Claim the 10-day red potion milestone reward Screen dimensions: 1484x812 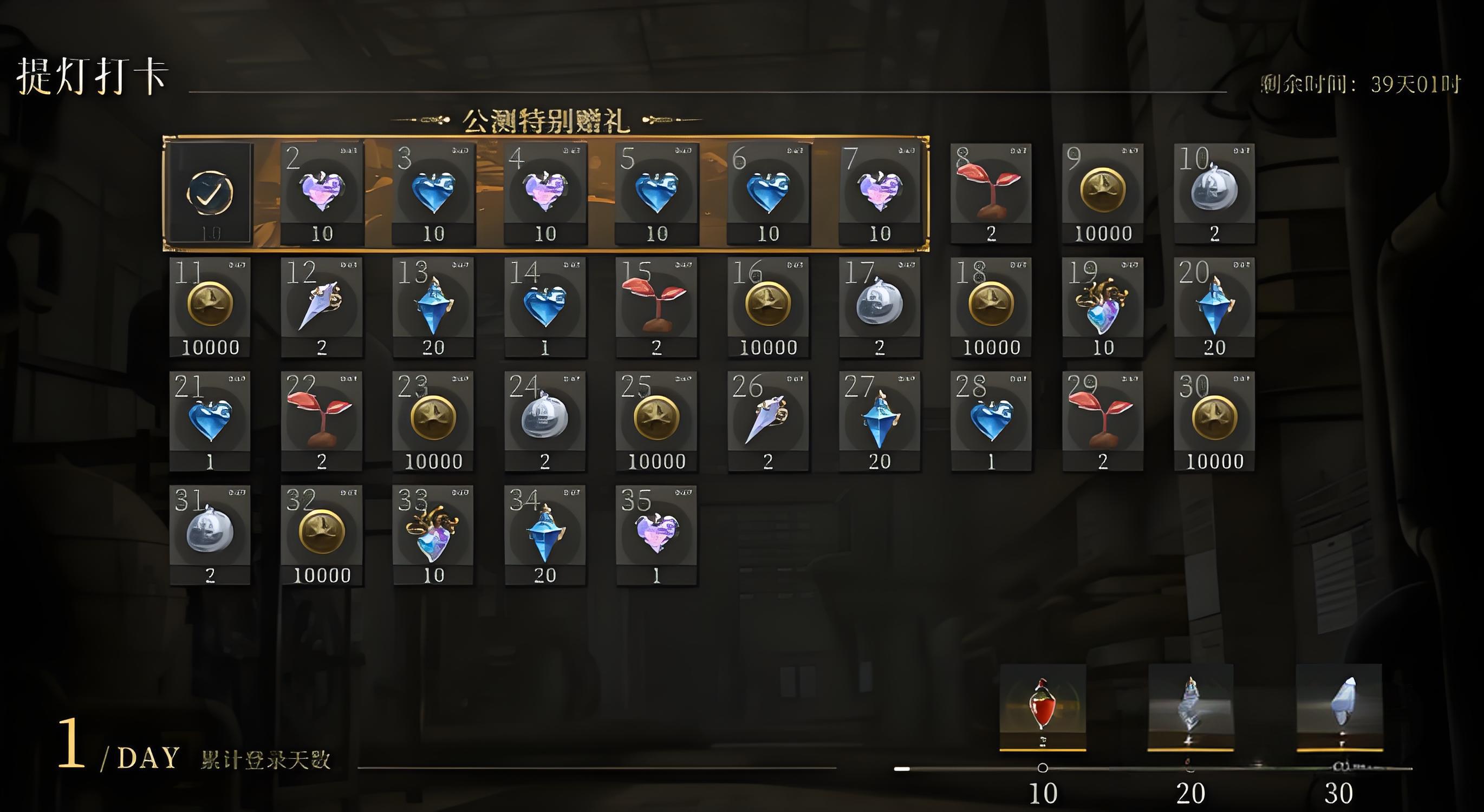(1043, 708)
